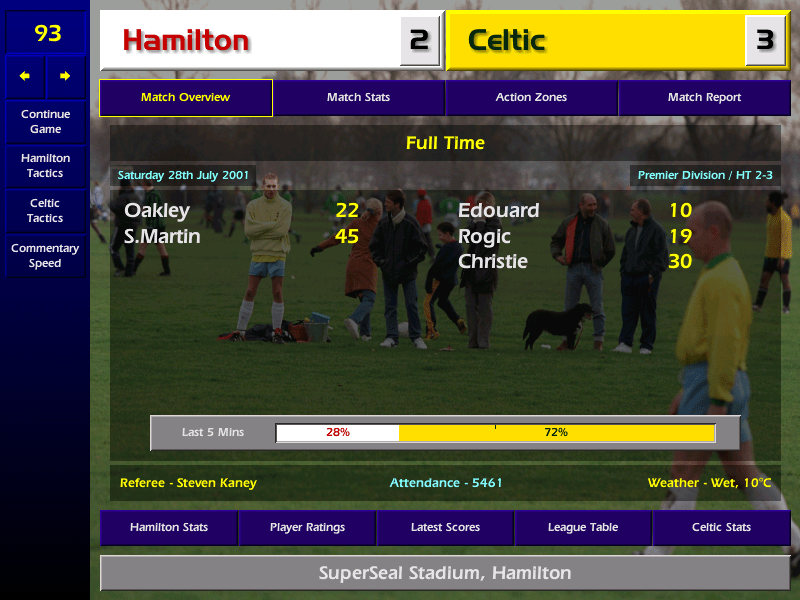Click the left arrow navigation button
This screenshot has width=800, height=600.
click(x=25, y=76)
